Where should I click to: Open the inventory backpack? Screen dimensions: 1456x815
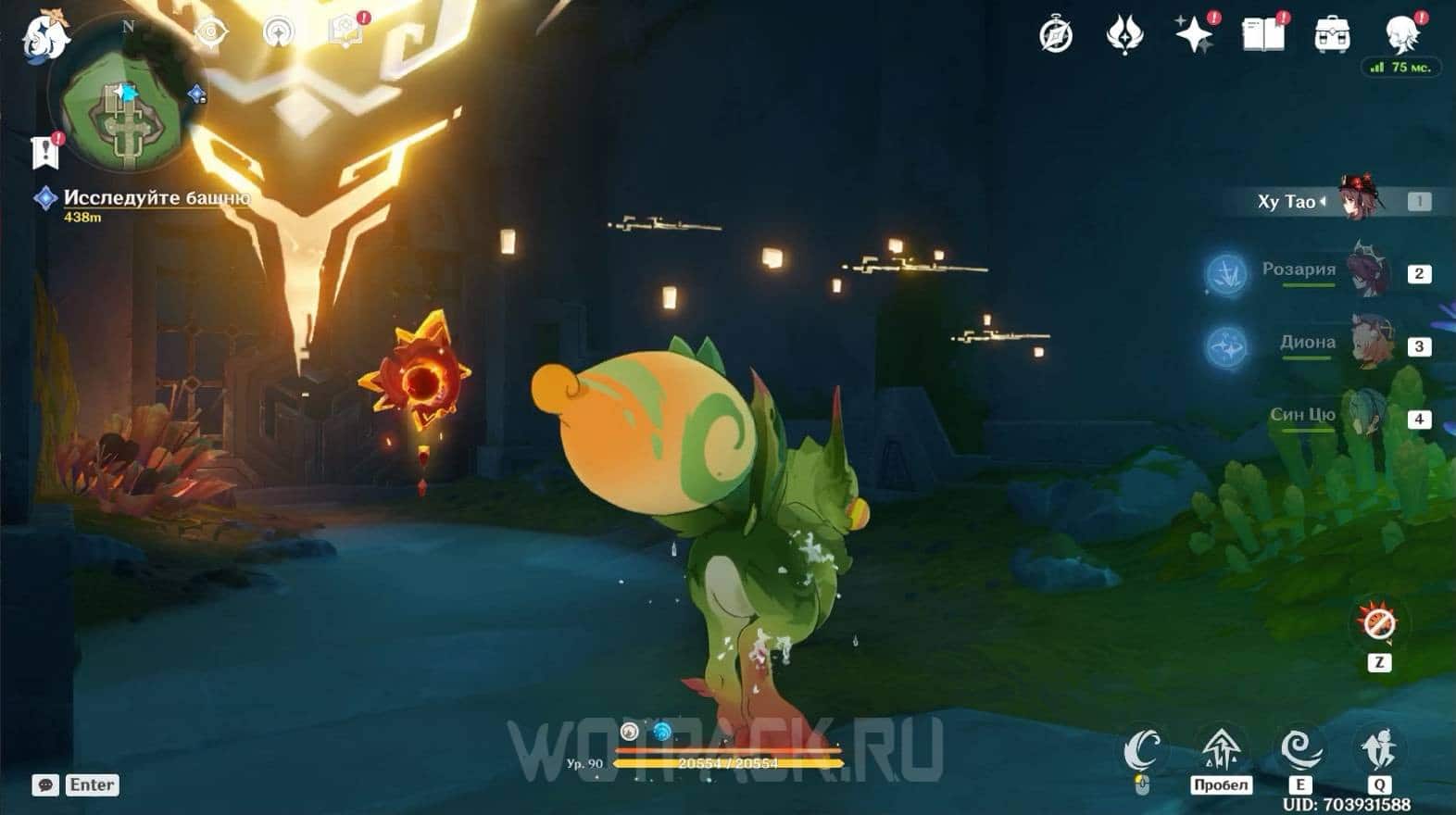click(1332, 35)
